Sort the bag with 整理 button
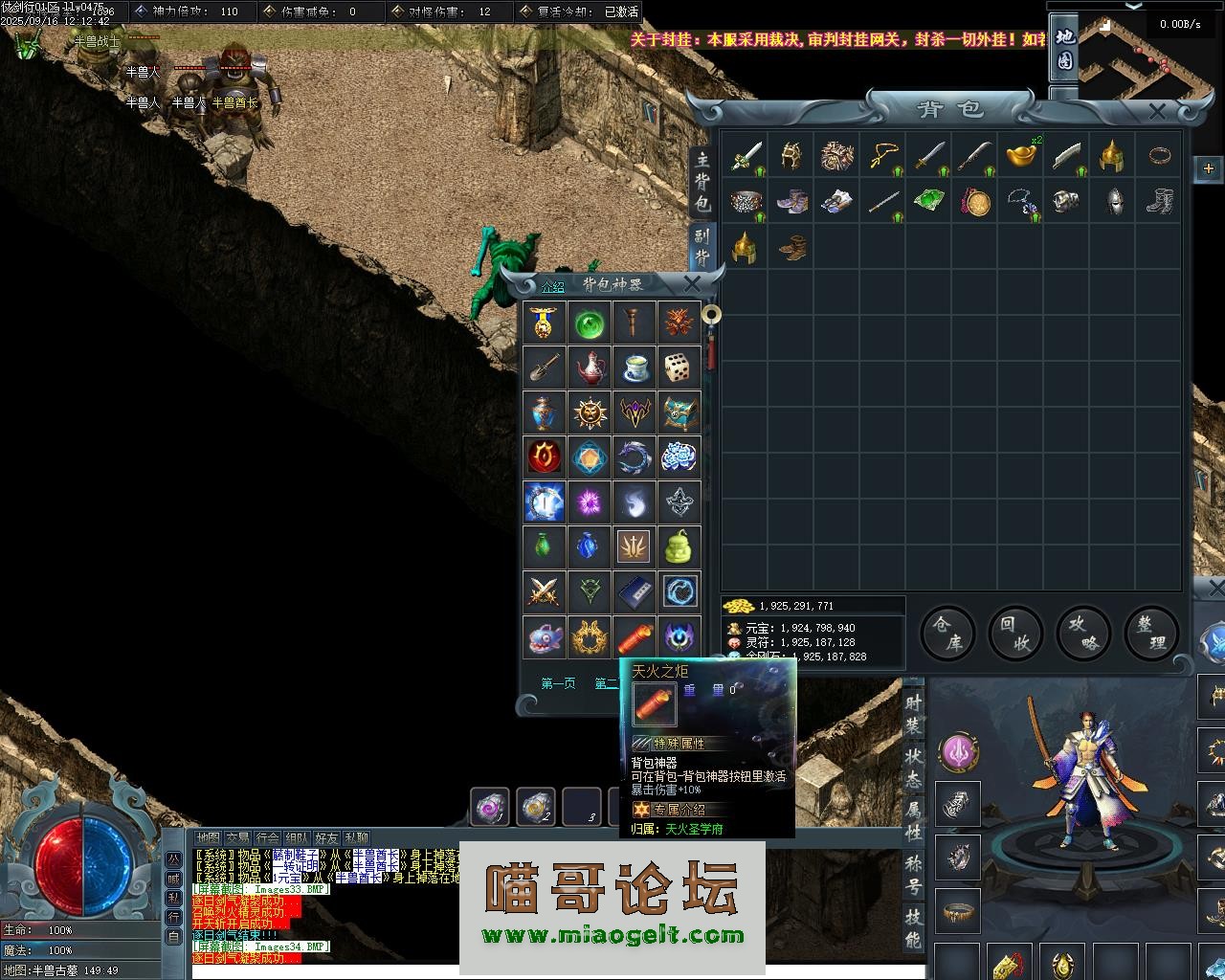Viewport: 1225px width, 980px height. (x=1150, y=633)
